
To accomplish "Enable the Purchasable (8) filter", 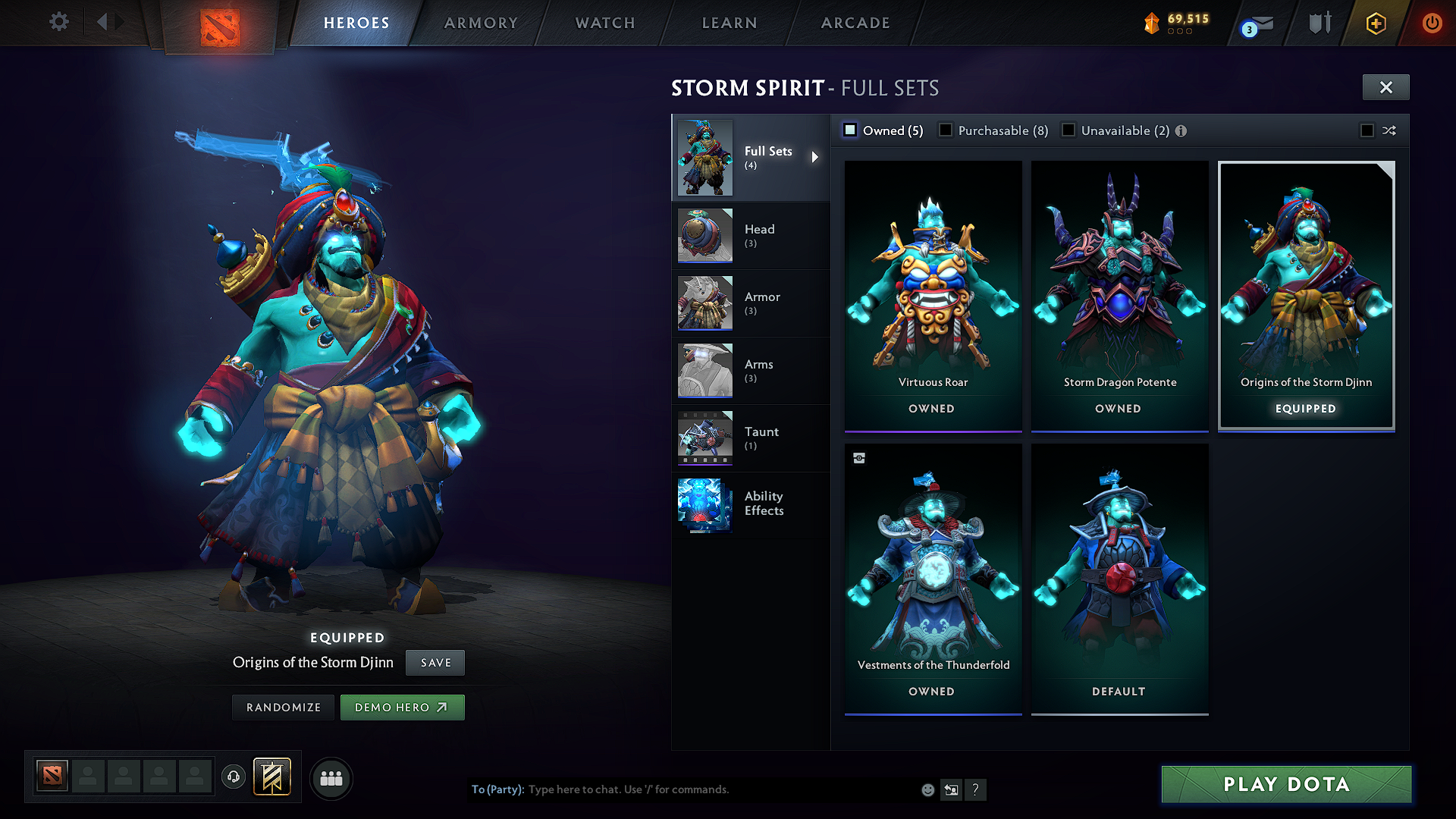I will [945, 130].
